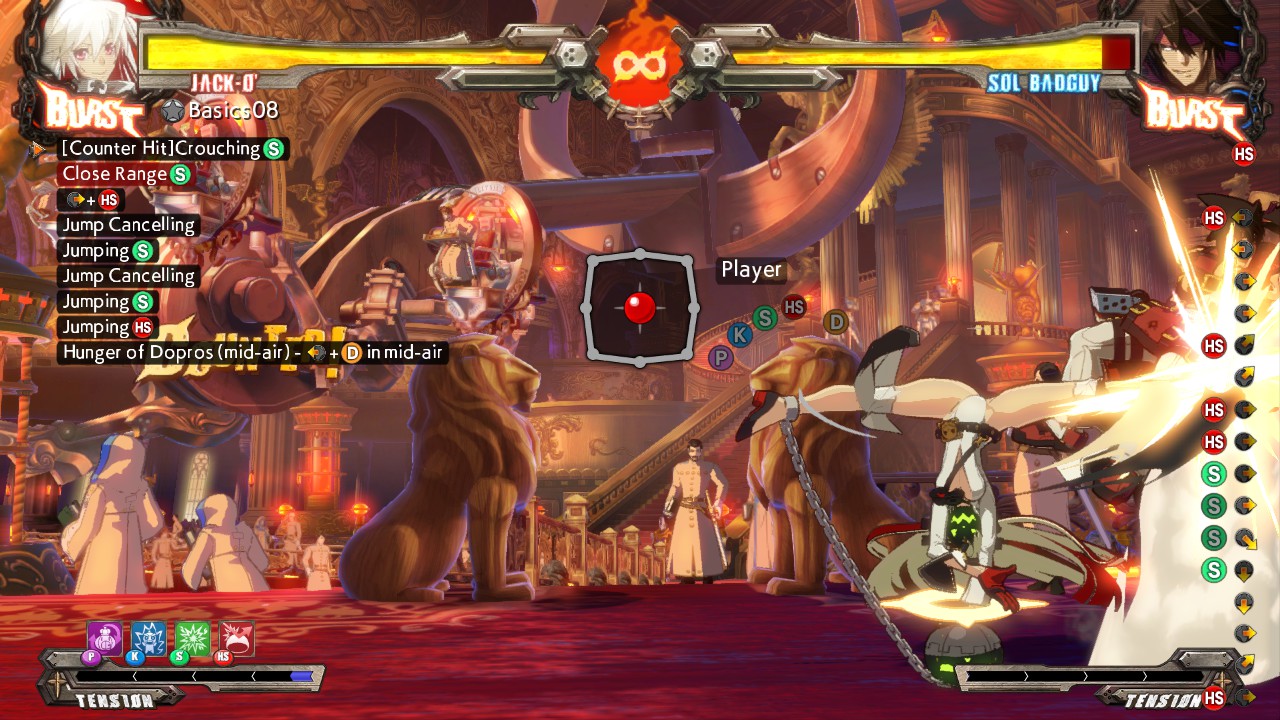Click the blue K button in input display

coord(740,335)
